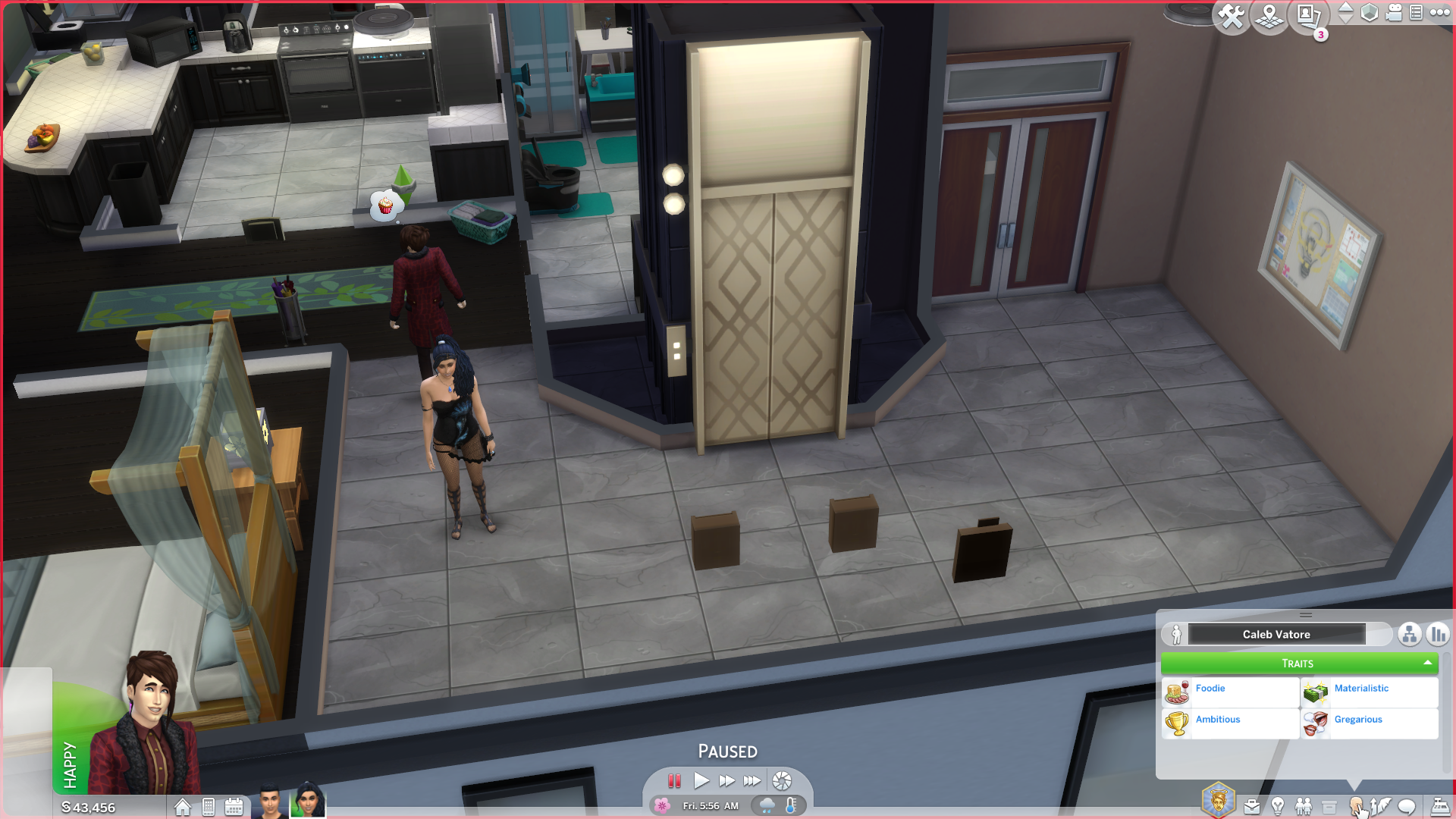Screen dimensions: 1456x819
Task: Open the Relationships panel two-figures icon
Action: (1304, 806)
